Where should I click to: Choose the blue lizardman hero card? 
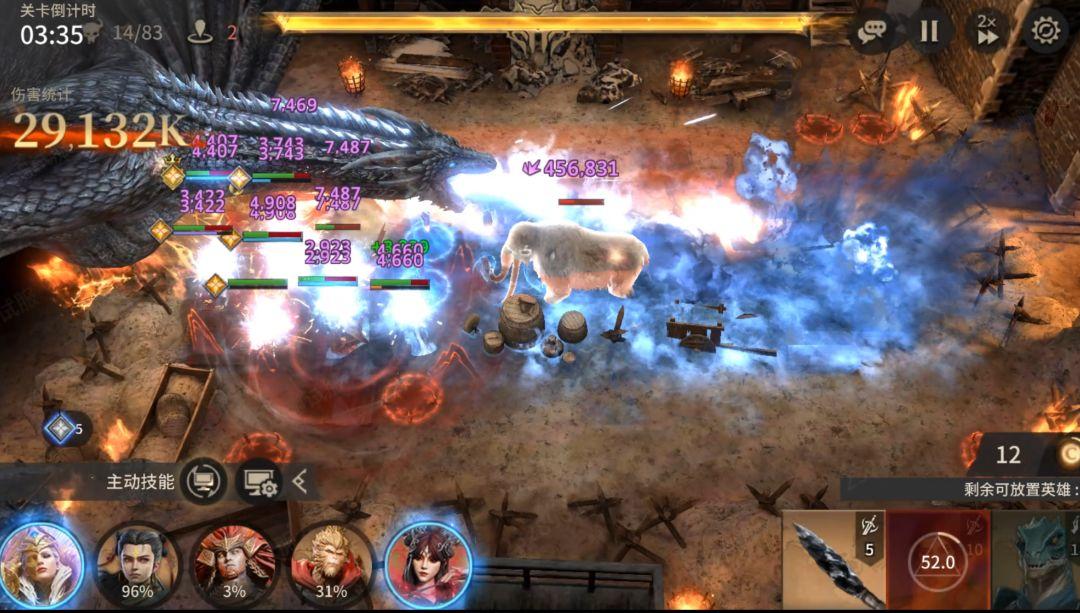1040,561
